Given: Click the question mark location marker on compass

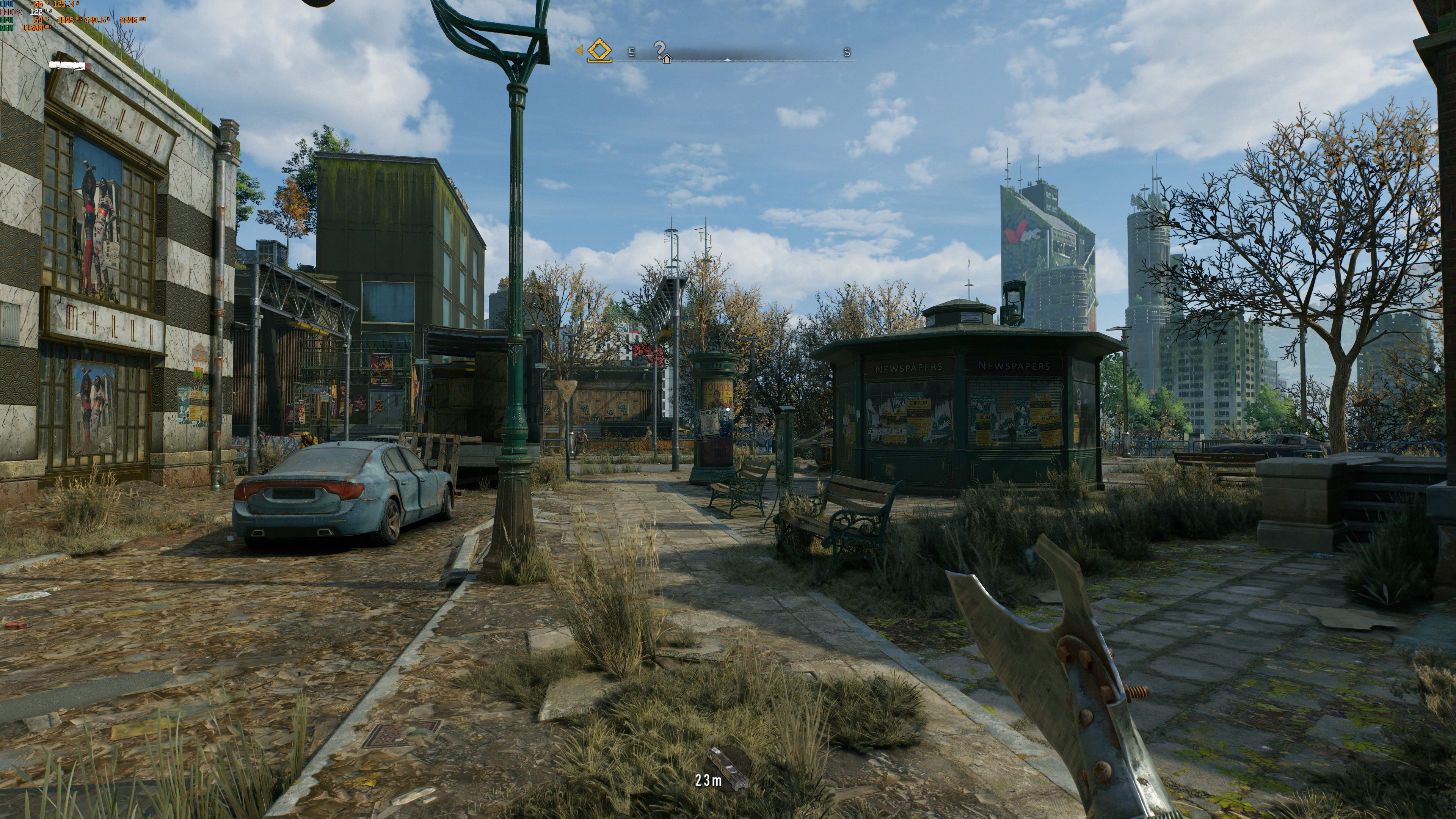Looking at the screenshot, I should (x=660, y=51).
